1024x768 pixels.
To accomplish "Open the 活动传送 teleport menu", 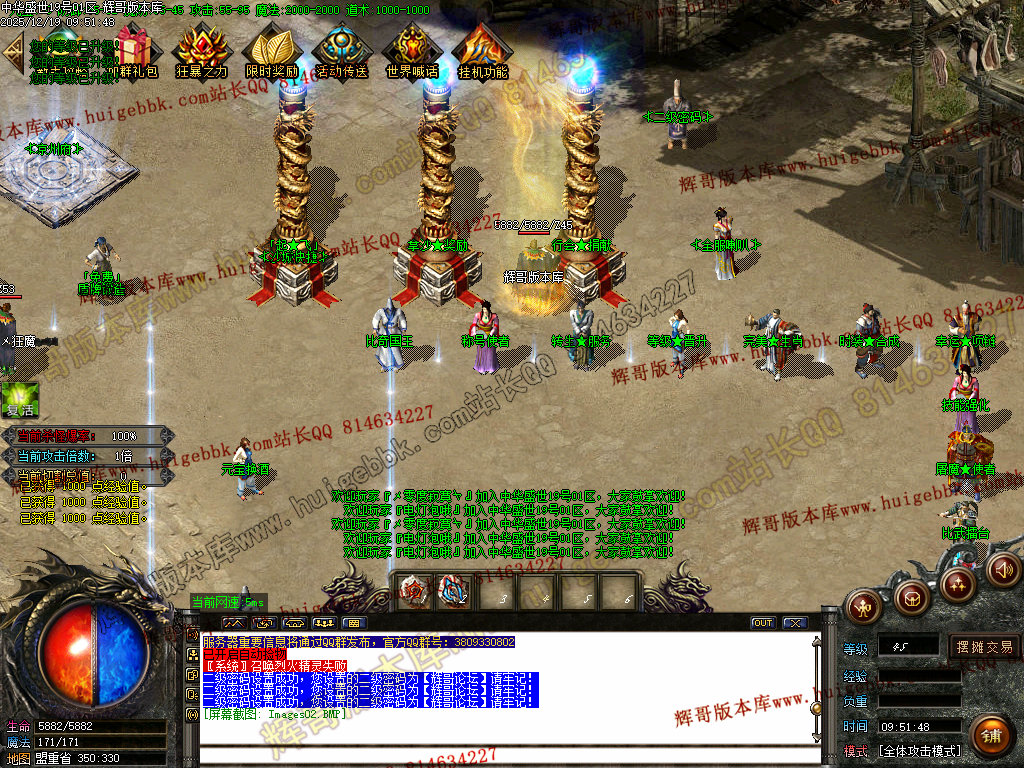I will (341, 50).
